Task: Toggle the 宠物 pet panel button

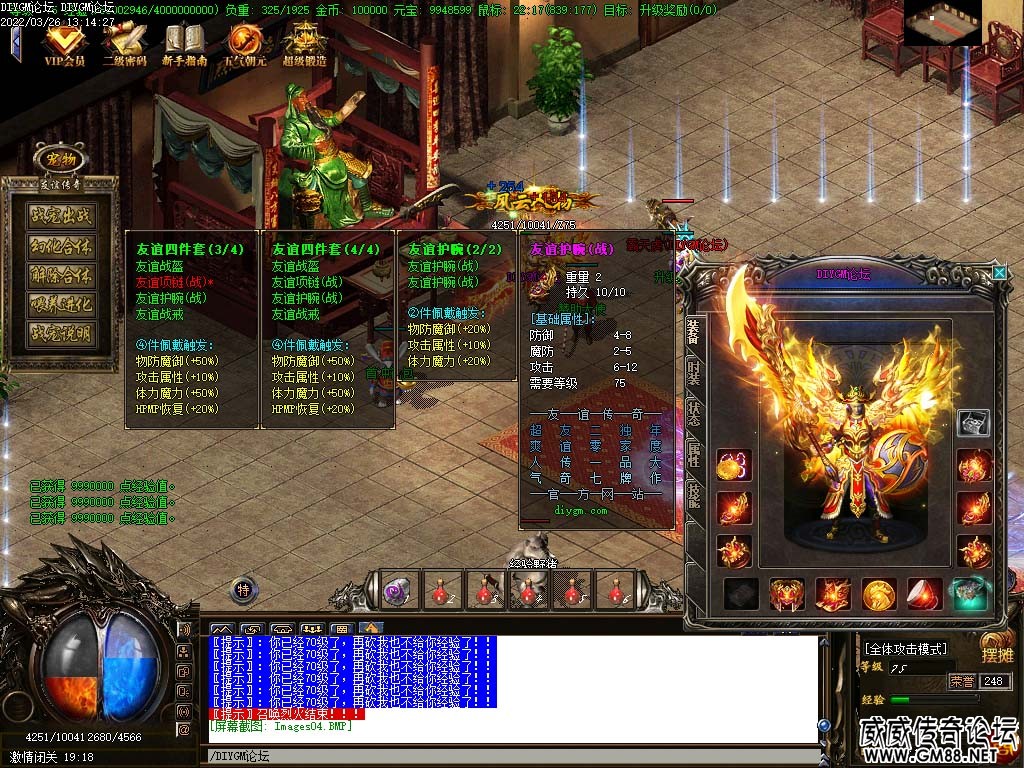Action: pos(55,159)
